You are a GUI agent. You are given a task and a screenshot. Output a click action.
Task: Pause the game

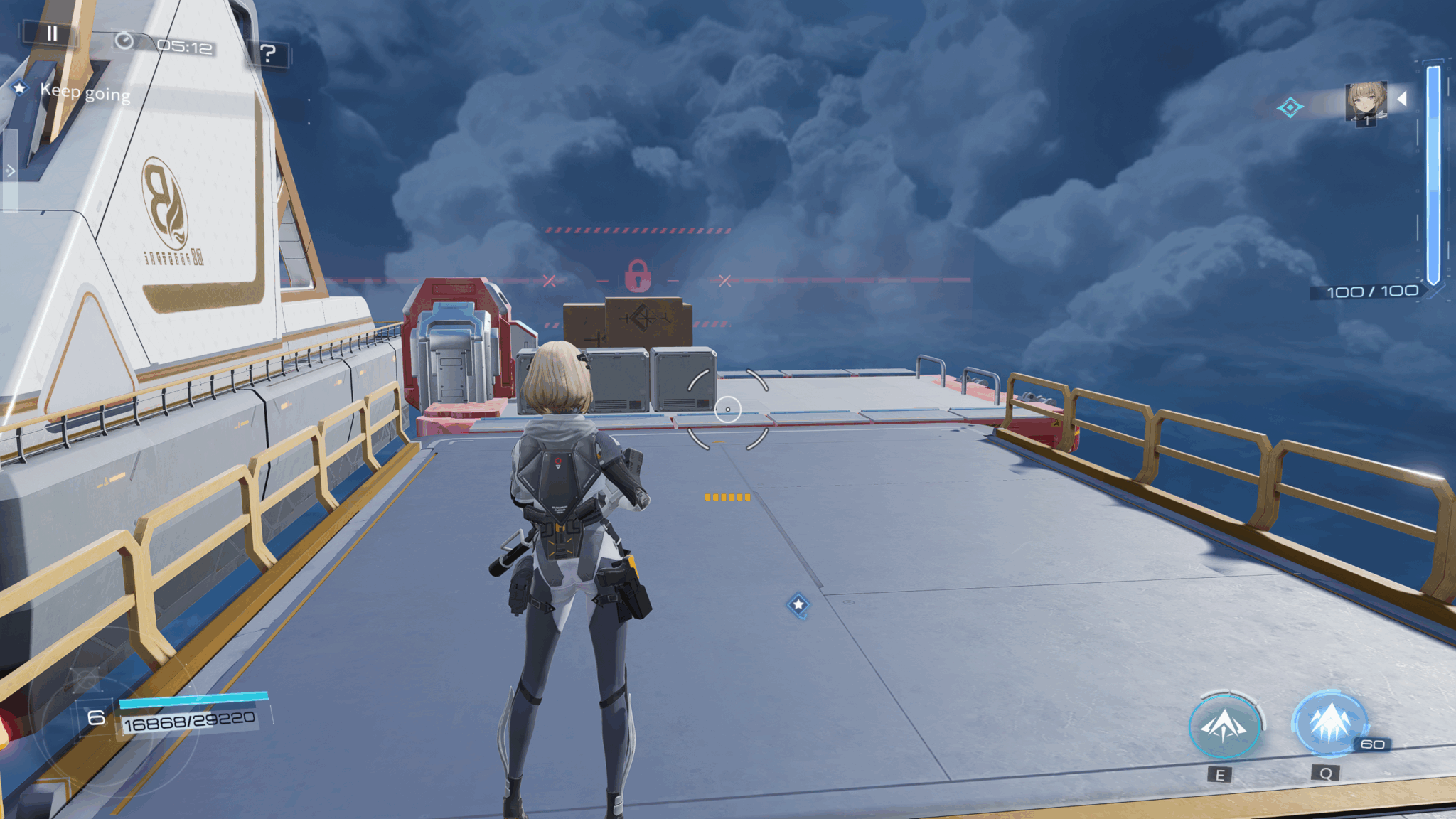pyautogui.click(x=52, y=33)
